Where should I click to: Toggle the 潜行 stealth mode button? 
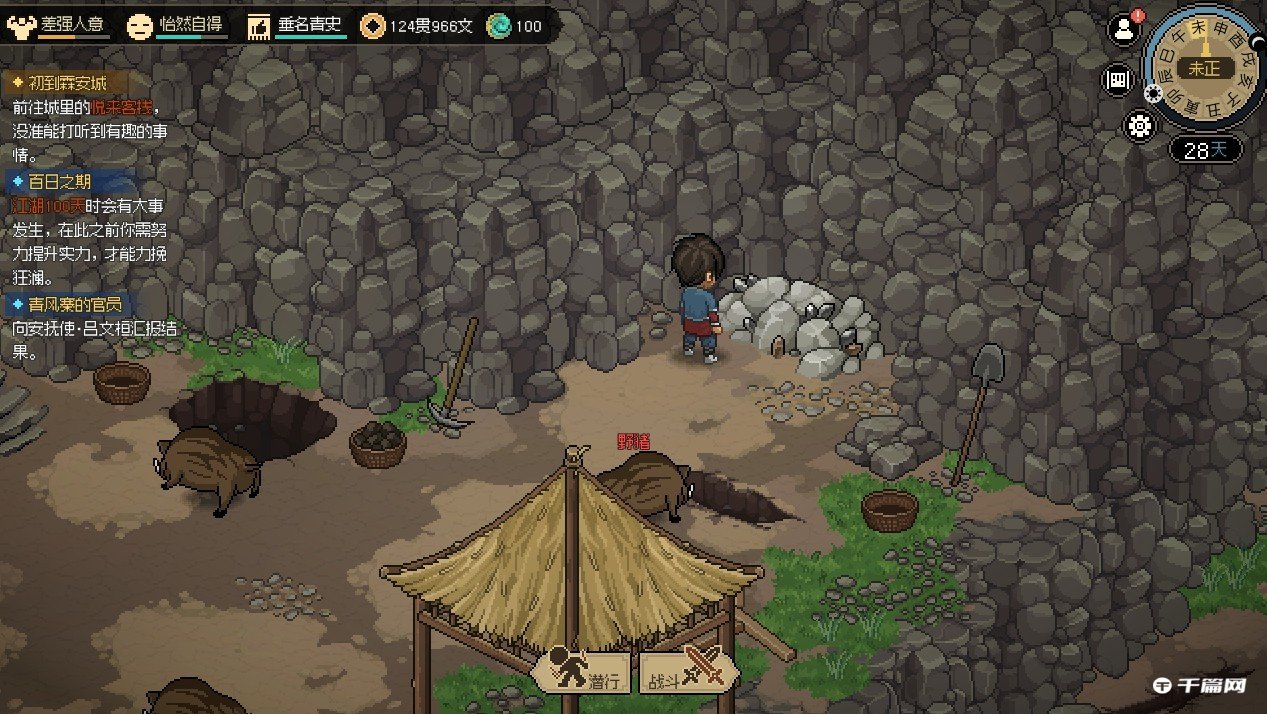pos(583,672)
